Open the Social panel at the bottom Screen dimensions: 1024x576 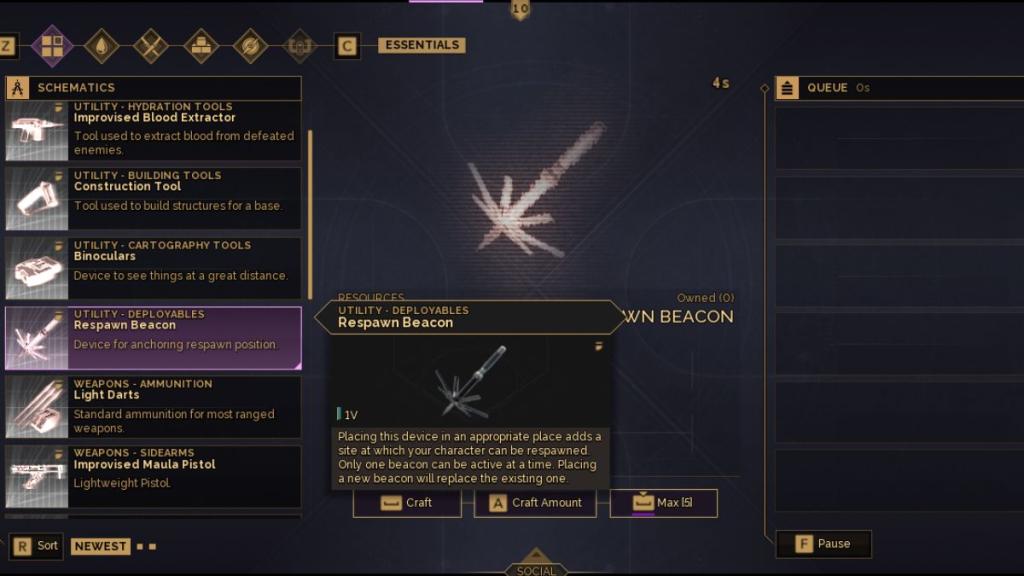[x=536, y=566]
